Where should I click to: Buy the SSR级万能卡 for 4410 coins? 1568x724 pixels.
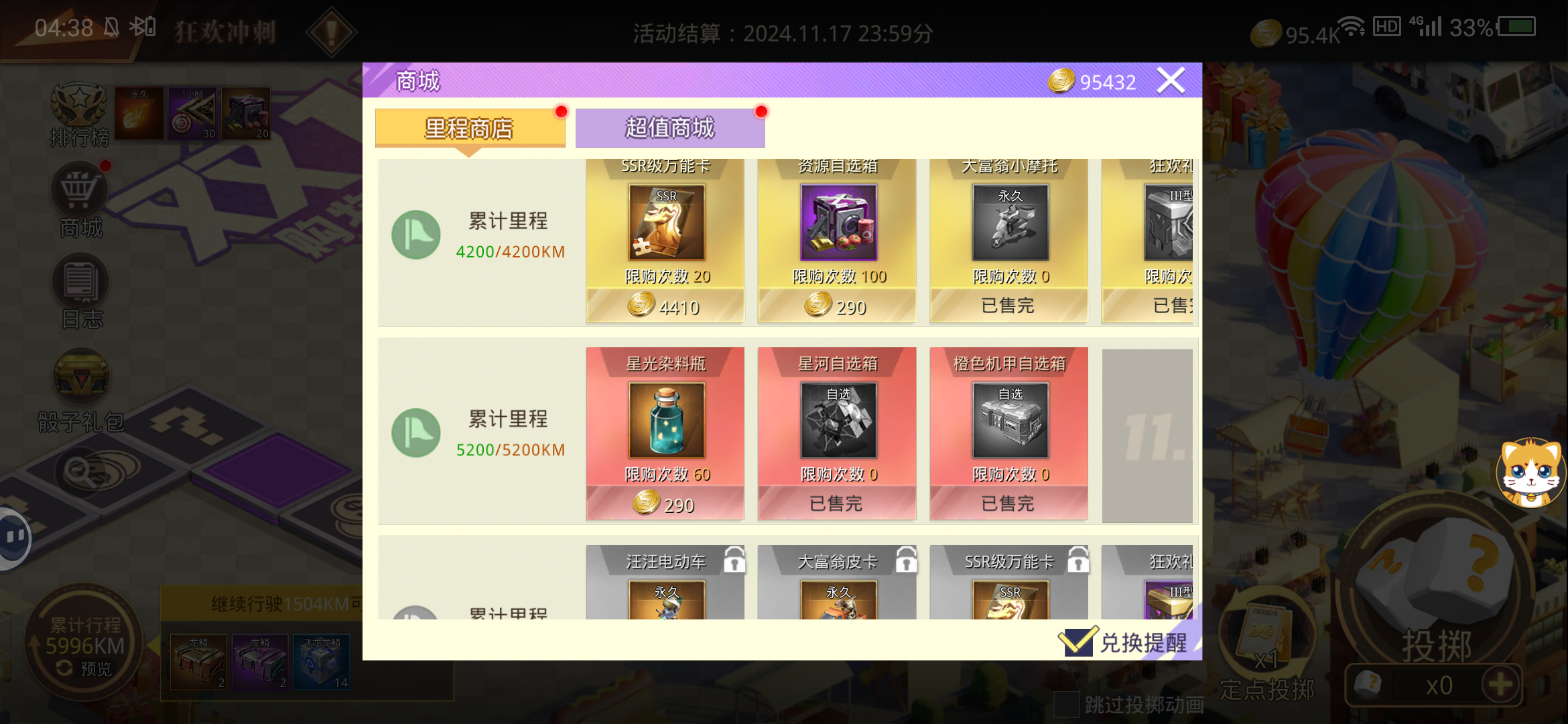664,307
